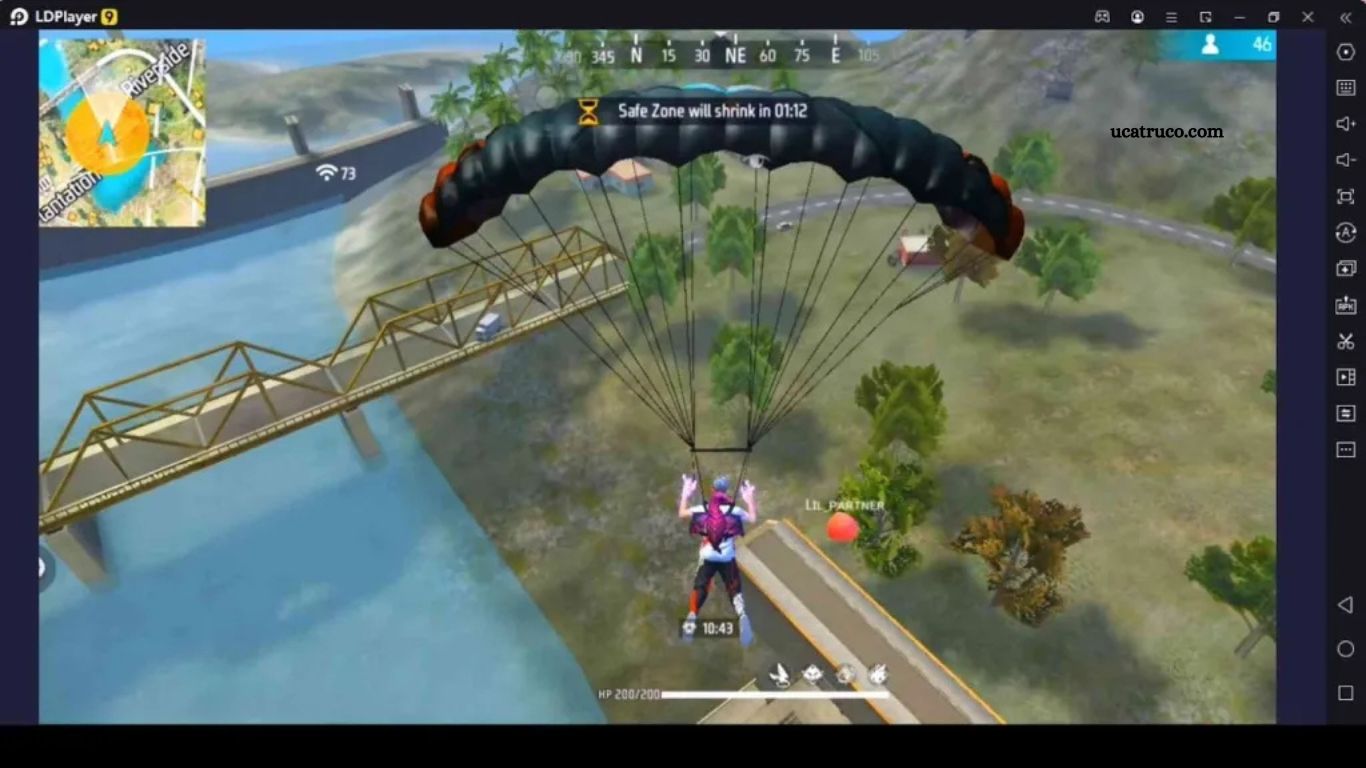Open the minimap showing Riverside
The image size is (1366, 768).
[x=122, y=132]
